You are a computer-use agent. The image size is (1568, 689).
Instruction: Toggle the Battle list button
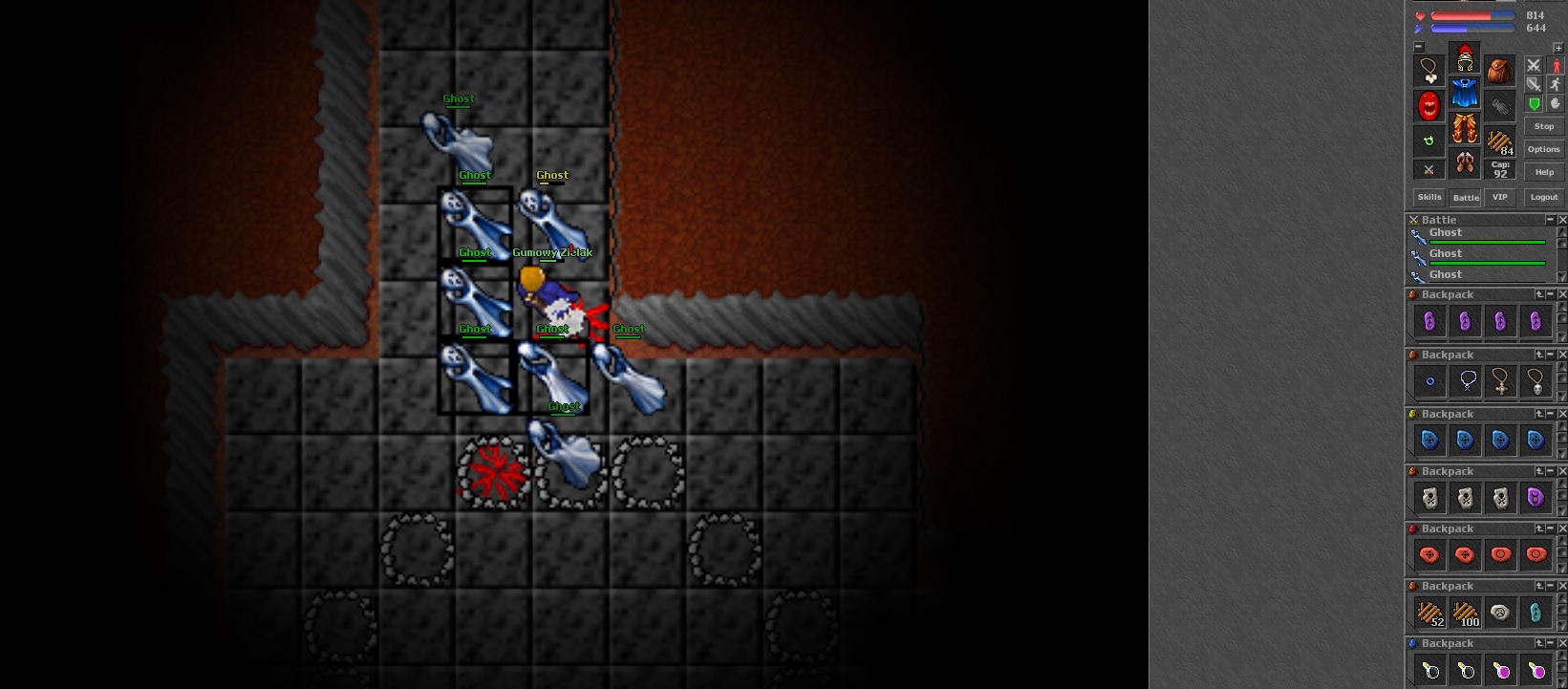coord(1466,197)
